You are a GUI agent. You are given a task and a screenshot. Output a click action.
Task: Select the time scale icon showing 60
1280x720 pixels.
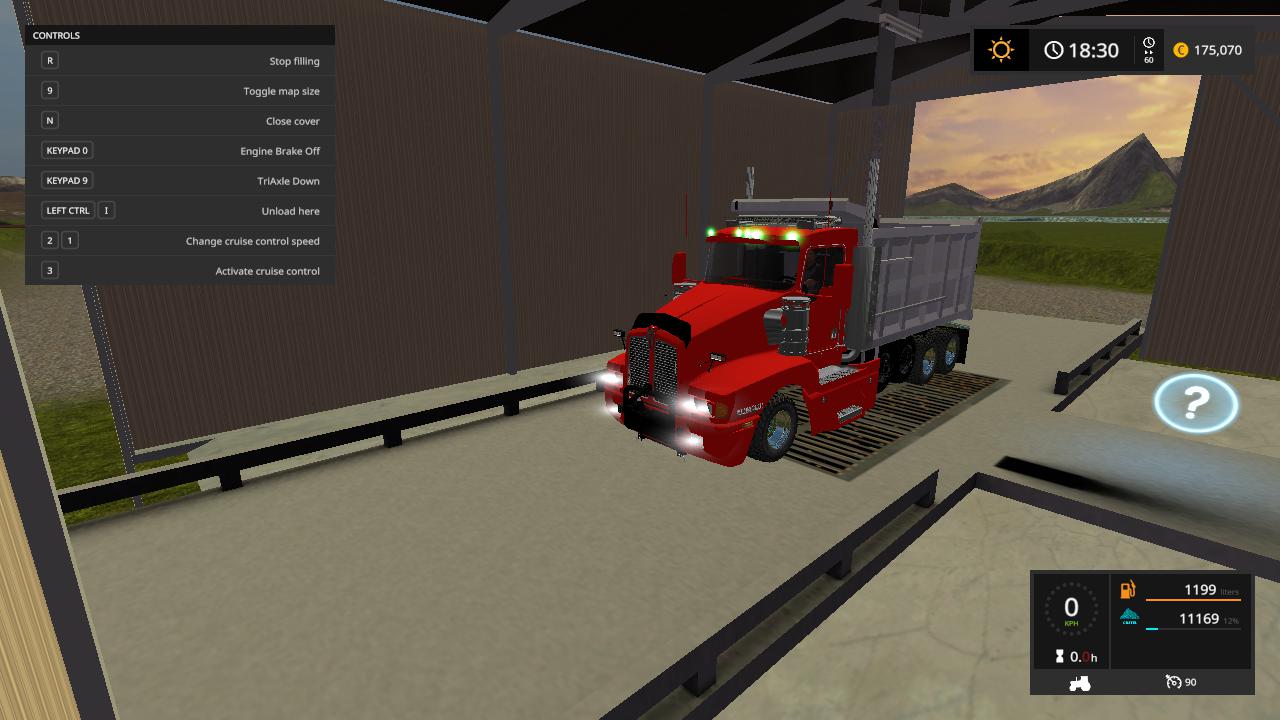[1147, 48]
